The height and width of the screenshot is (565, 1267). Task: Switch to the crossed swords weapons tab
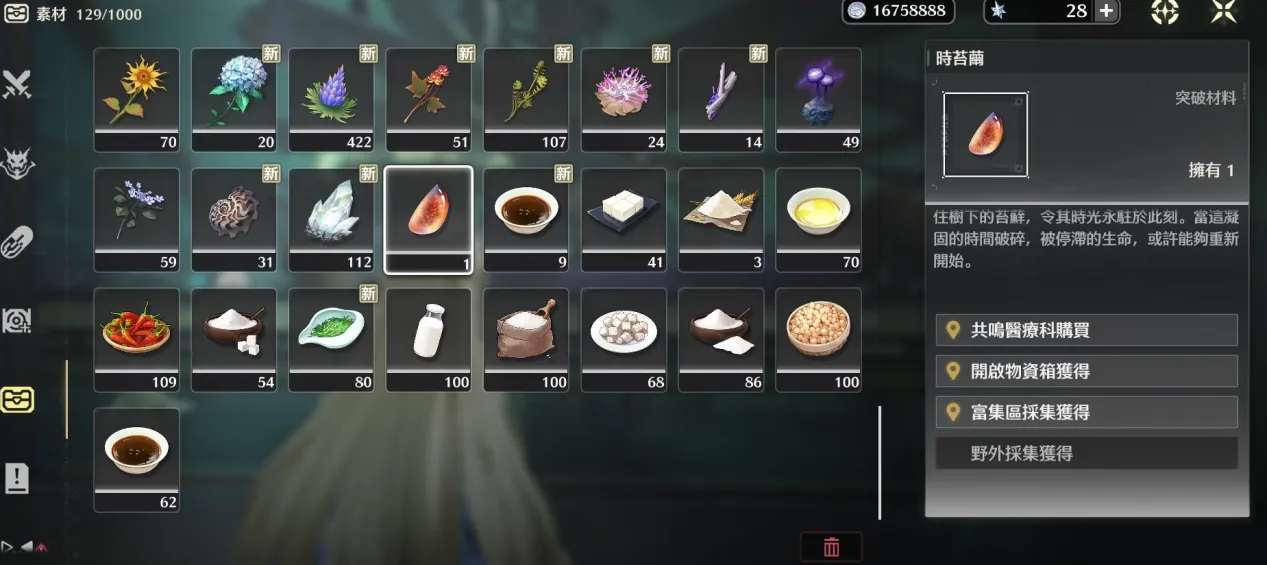click(x=17, y=85)
